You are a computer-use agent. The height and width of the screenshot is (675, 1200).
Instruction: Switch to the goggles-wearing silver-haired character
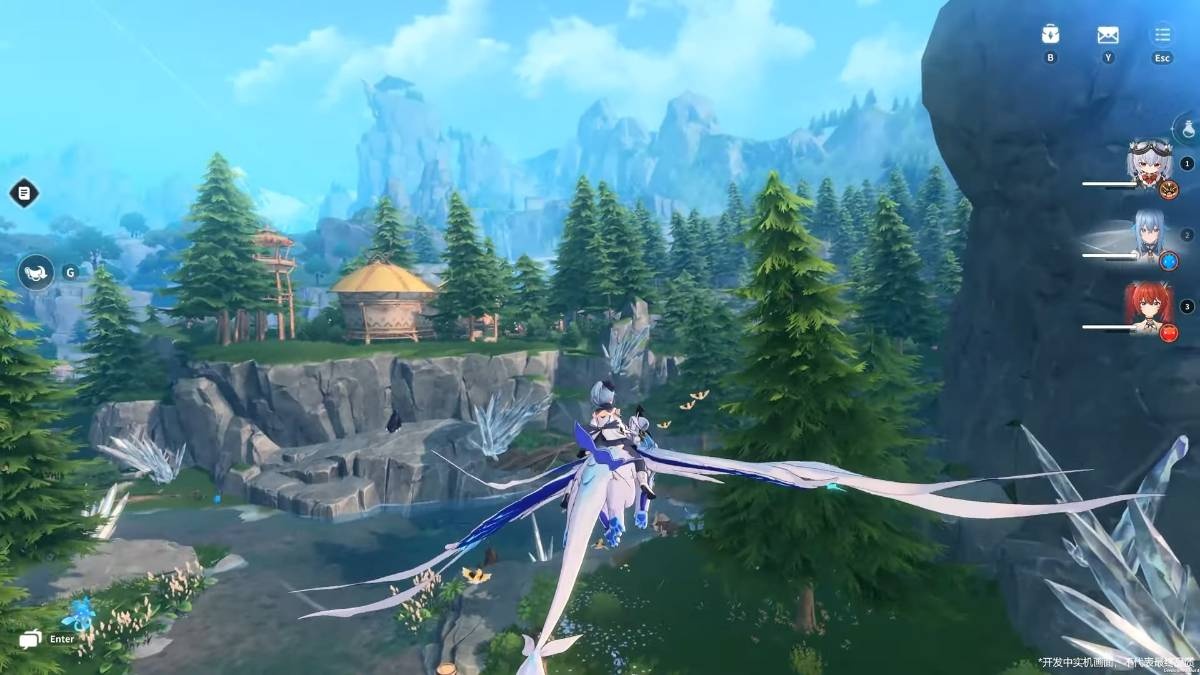(x=1149, y=164)
